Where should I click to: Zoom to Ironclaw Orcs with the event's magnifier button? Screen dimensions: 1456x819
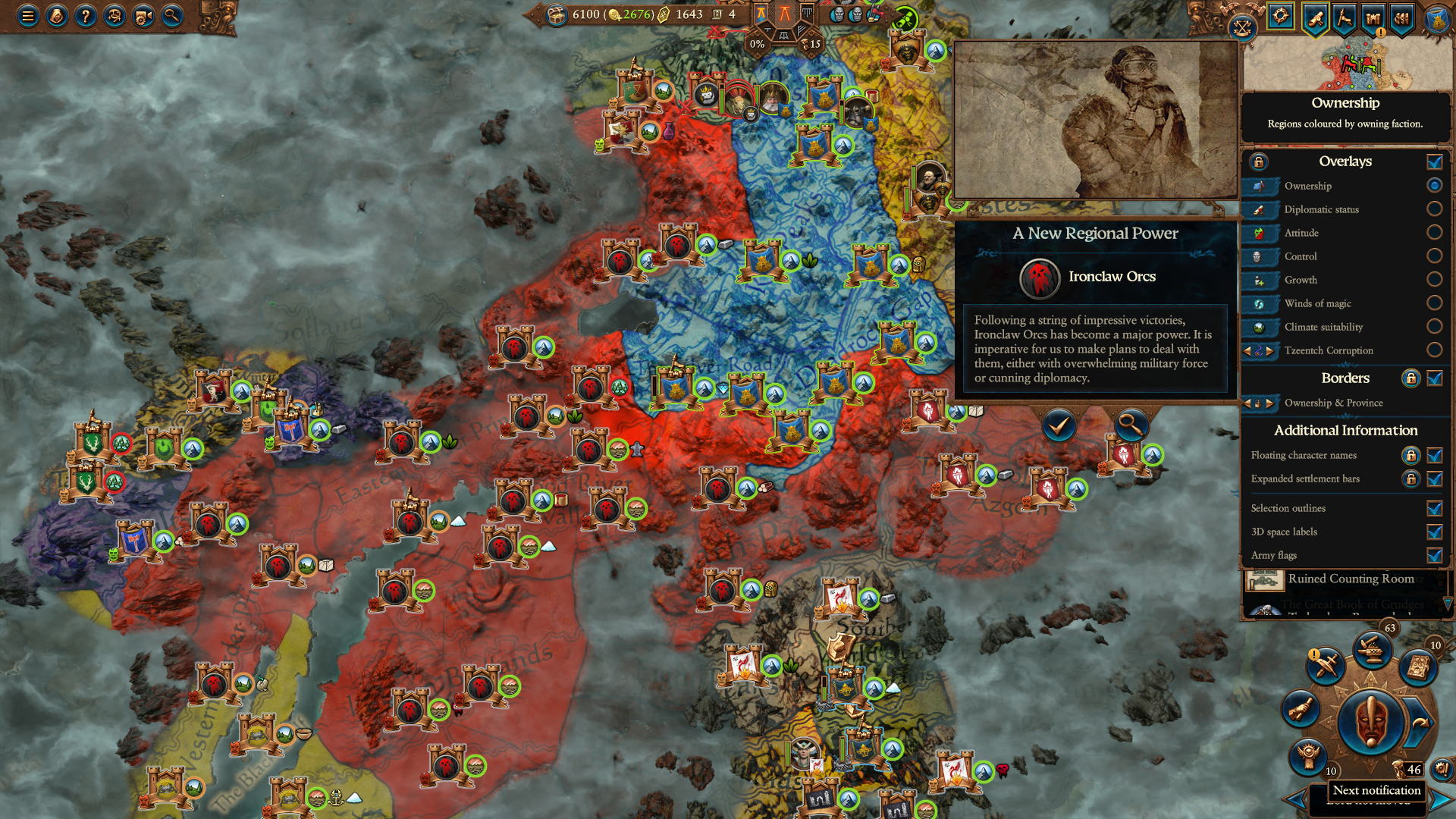[x=1130, y=426]
